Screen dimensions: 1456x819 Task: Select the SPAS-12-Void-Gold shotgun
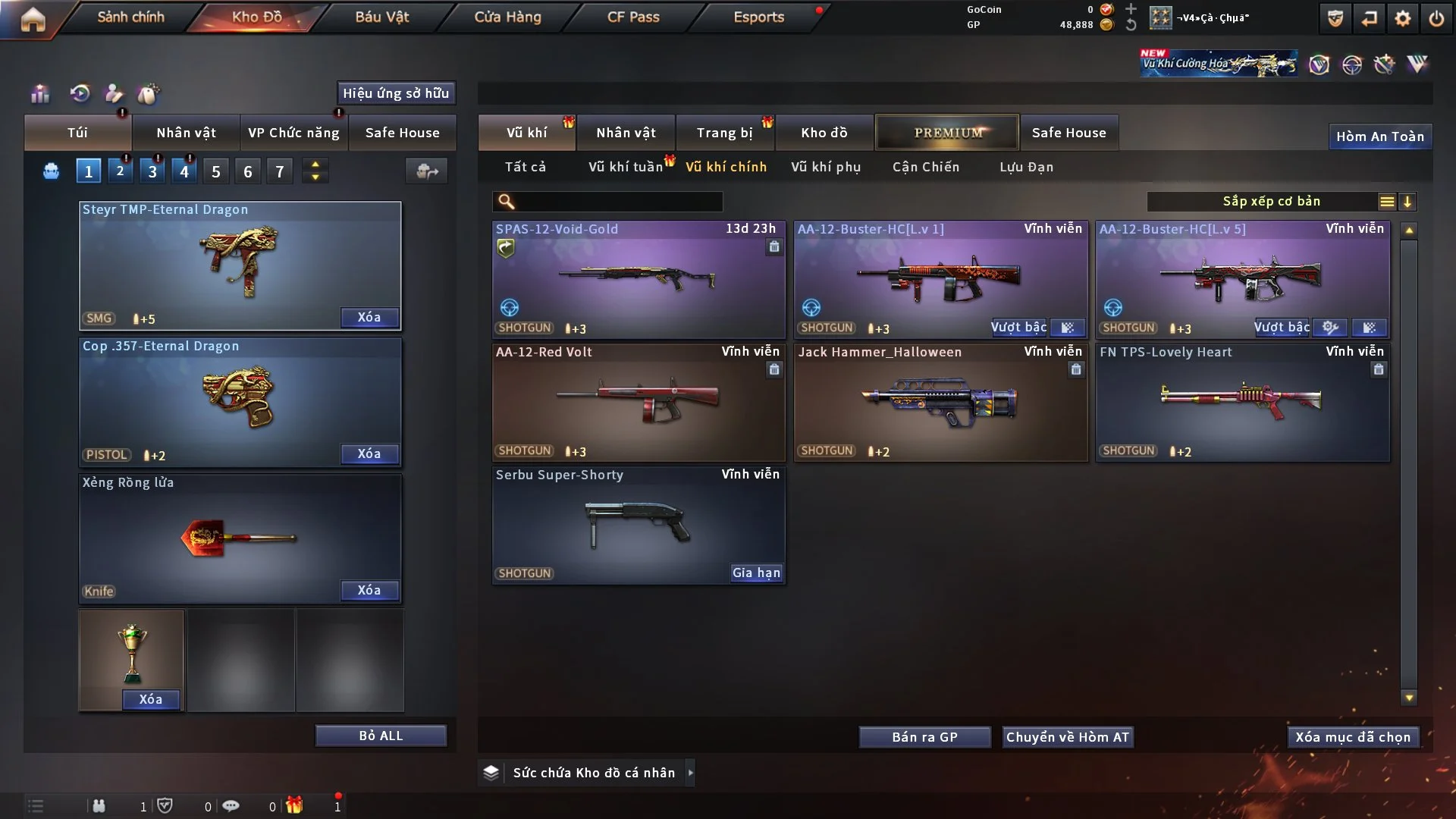(x=639, y=279)
